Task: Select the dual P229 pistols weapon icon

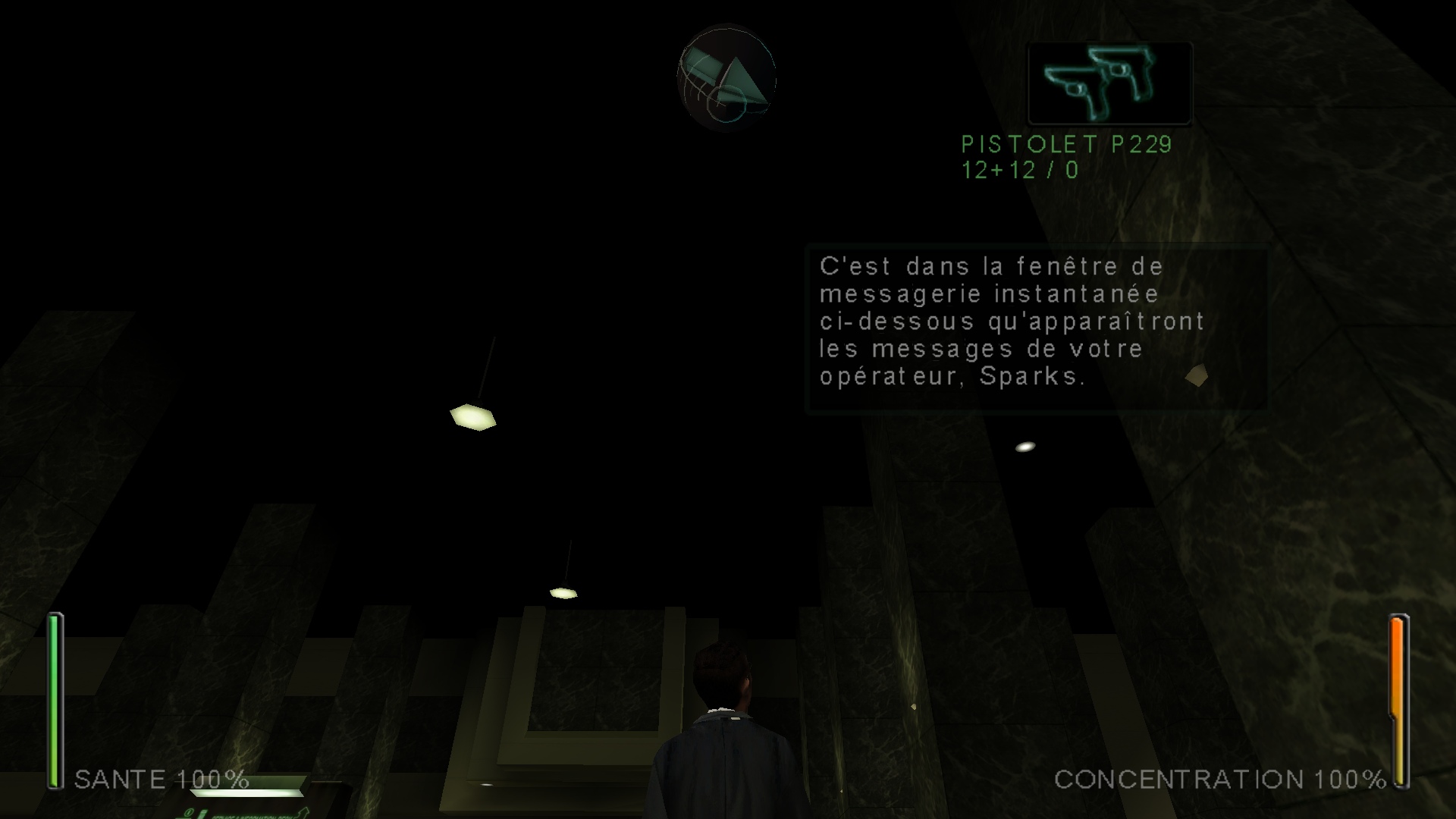Action: click(1109, 83)
